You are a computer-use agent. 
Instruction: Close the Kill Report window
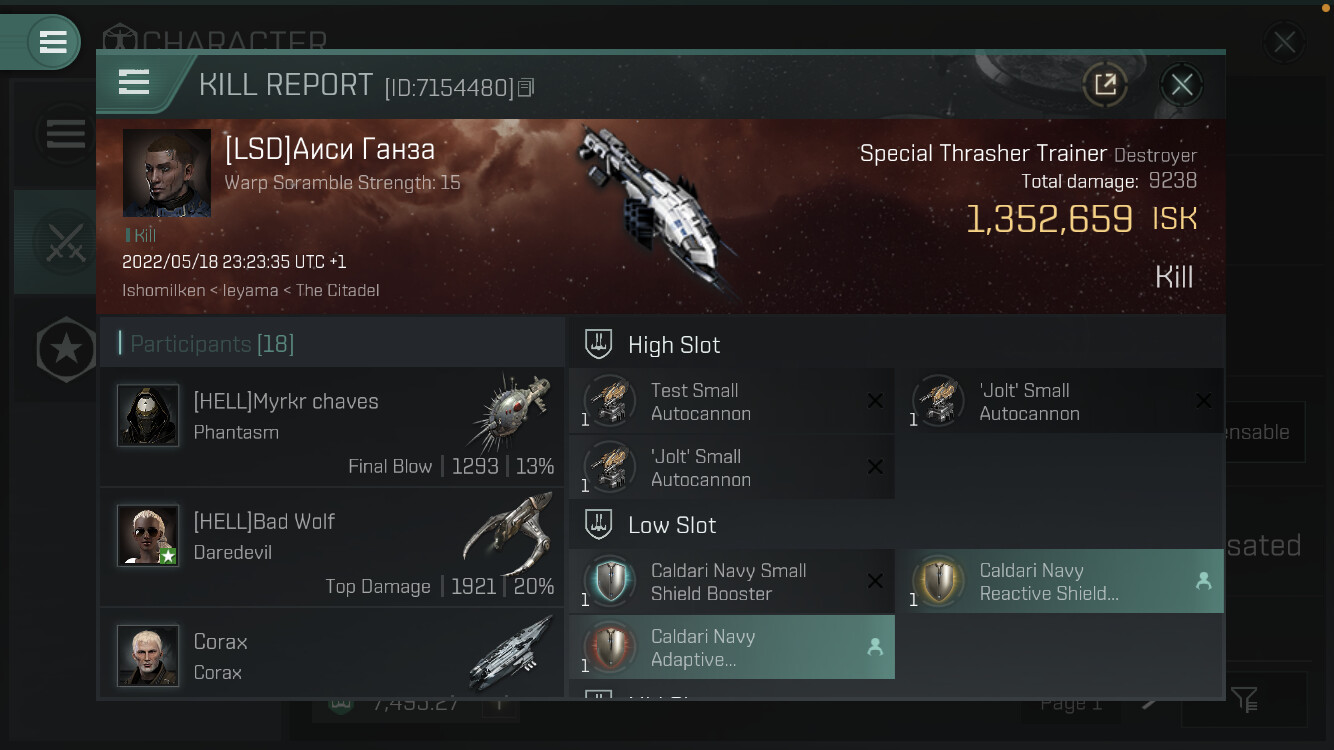point(1181,85)
